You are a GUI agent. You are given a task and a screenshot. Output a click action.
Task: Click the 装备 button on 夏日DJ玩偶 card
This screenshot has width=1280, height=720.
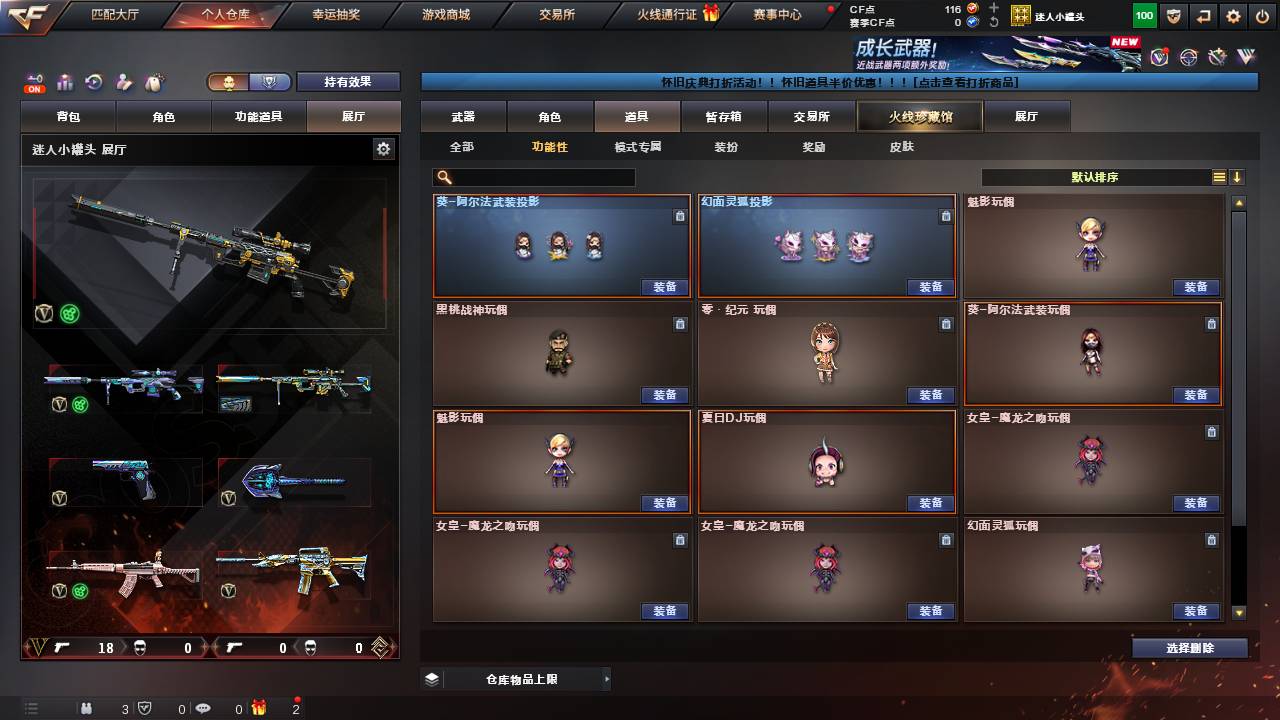(x=931, y=504)
